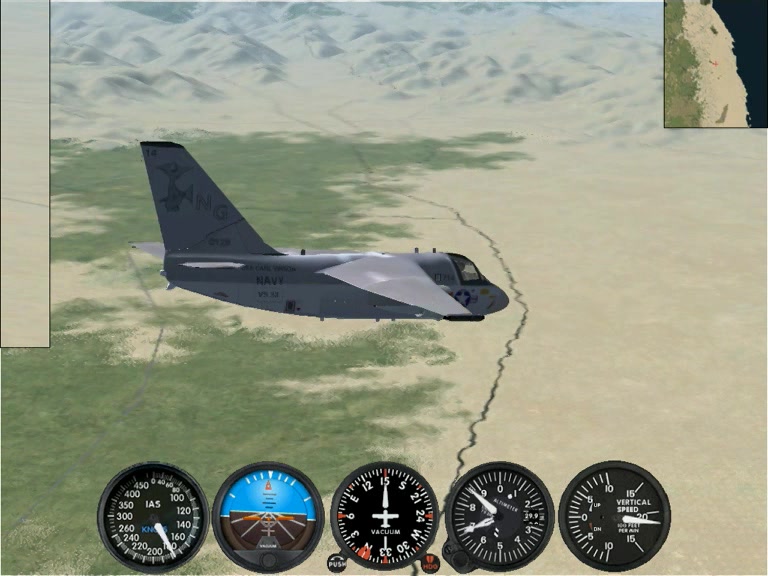Click the attitude indicator adjustment knob
The image size is (768, 576).
click(x=268, y=560)
